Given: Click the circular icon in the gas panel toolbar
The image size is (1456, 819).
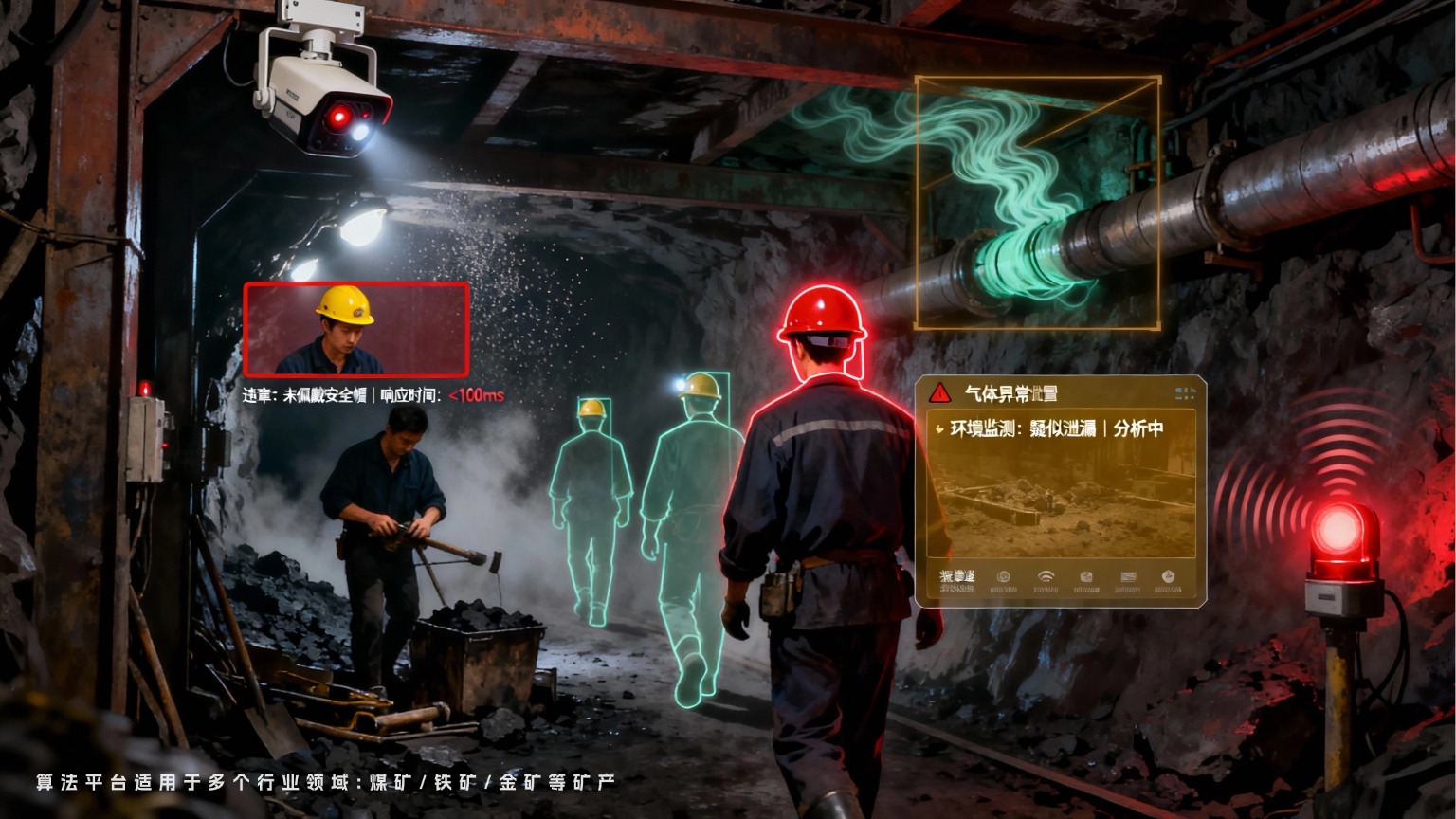Looking at the screenshot, I should [x=1003, y=576].
